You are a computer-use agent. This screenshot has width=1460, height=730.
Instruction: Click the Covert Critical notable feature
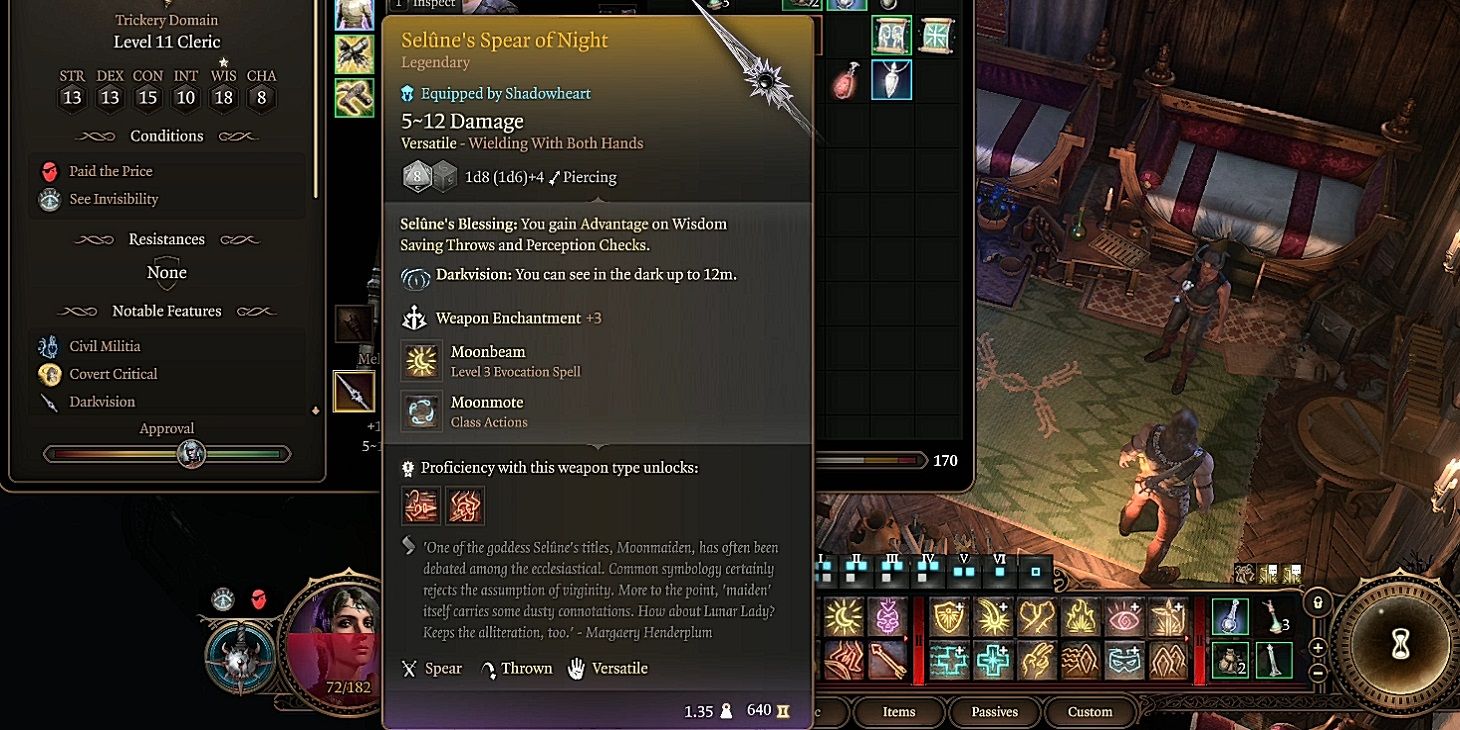pyautogui.click(x=113, y=374)
